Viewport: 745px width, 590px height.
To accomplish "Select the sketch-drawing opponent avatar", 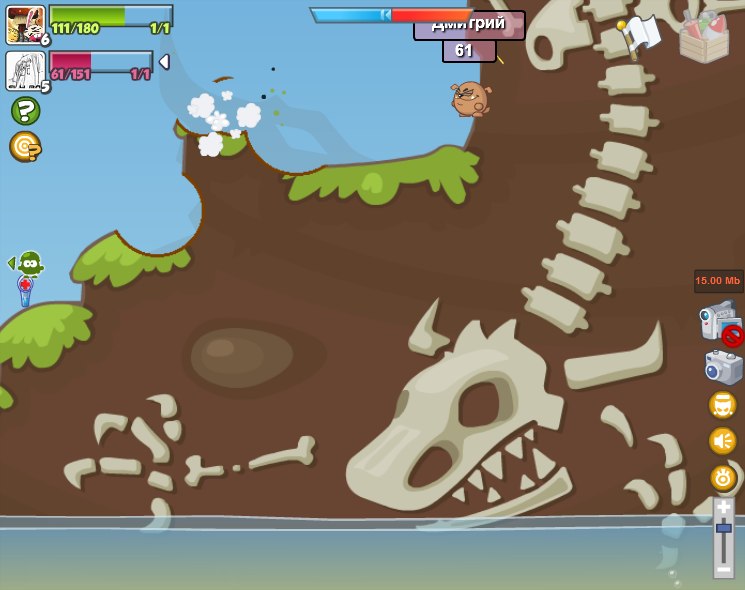I will click(x=24, y=70).
